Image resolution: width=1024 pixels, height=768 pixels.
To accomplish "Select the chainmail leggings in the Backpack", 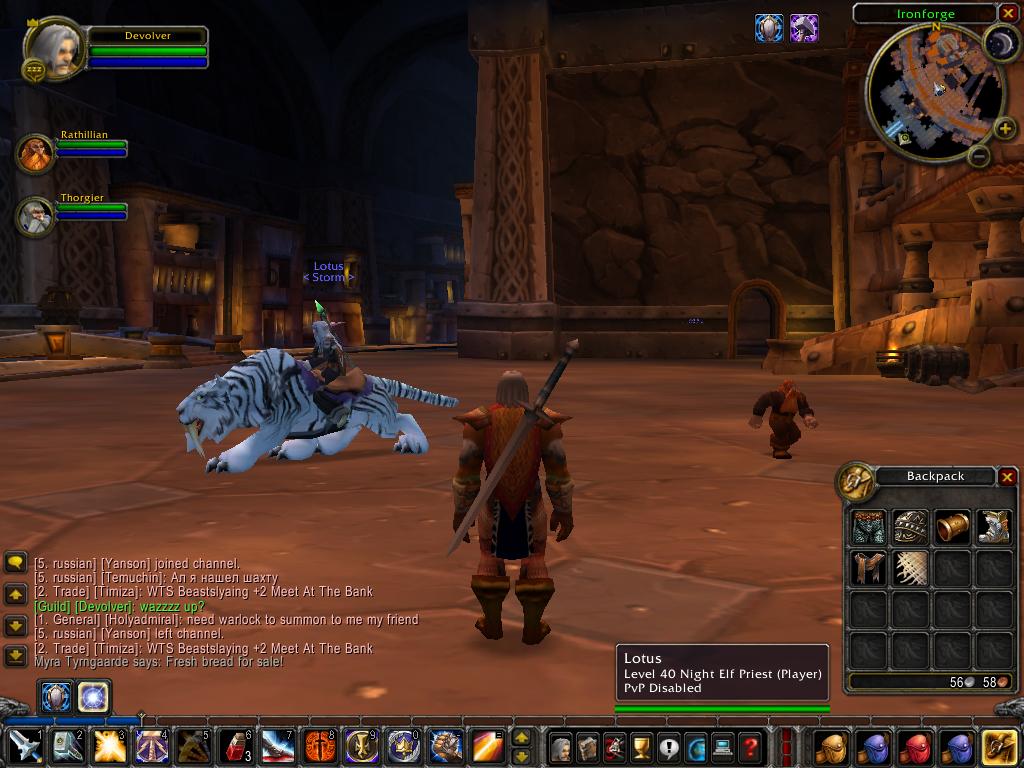I will pos(868,527).
